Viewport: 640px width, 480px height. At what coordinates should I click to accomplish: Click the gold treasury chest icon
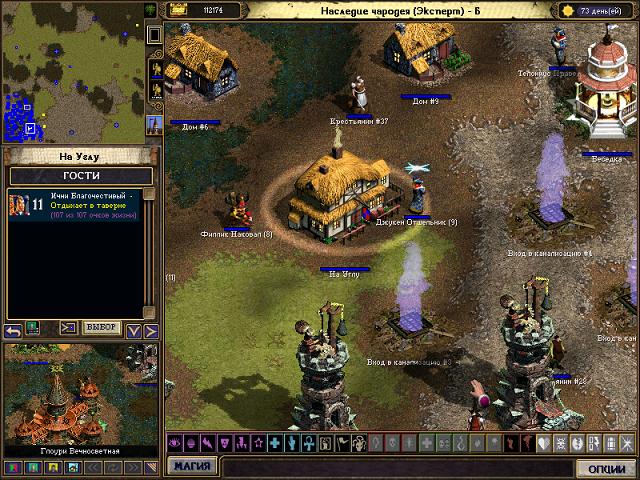click(179, 9)
